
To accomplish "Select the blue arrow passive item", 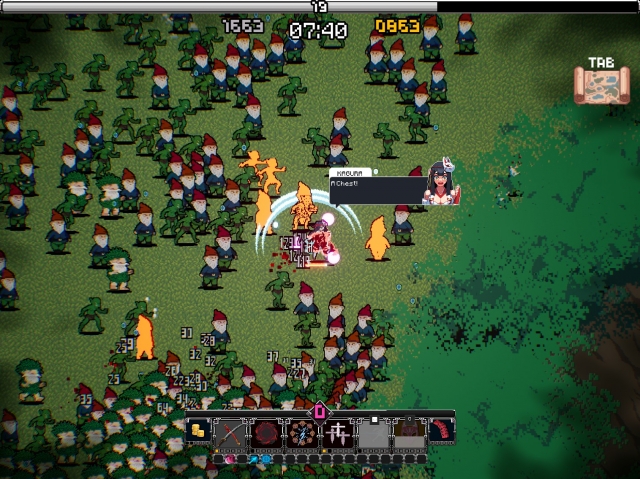I will (x=254, y=459).
